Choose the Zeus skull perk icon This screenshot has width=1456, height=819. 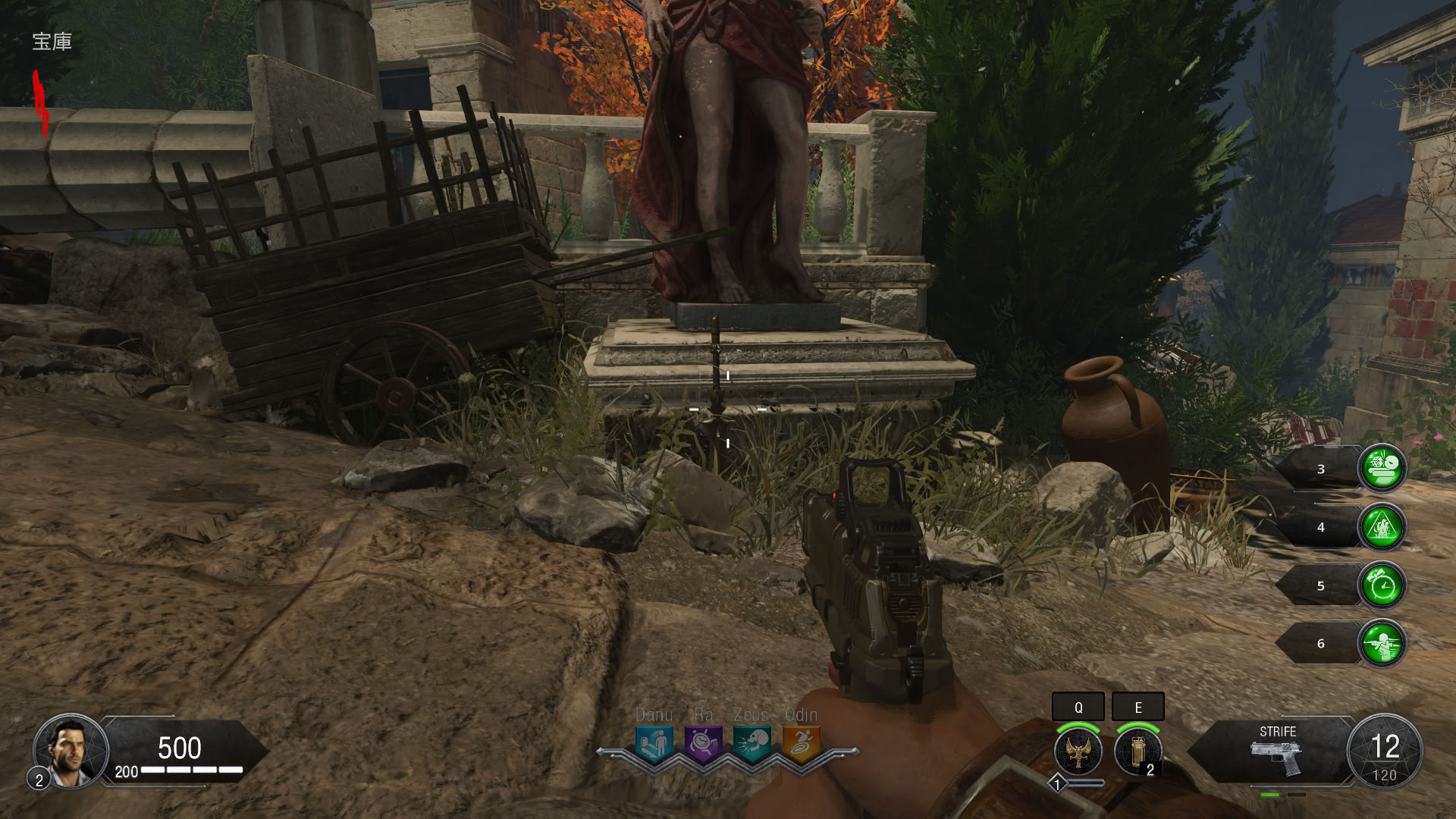(752, 743)
